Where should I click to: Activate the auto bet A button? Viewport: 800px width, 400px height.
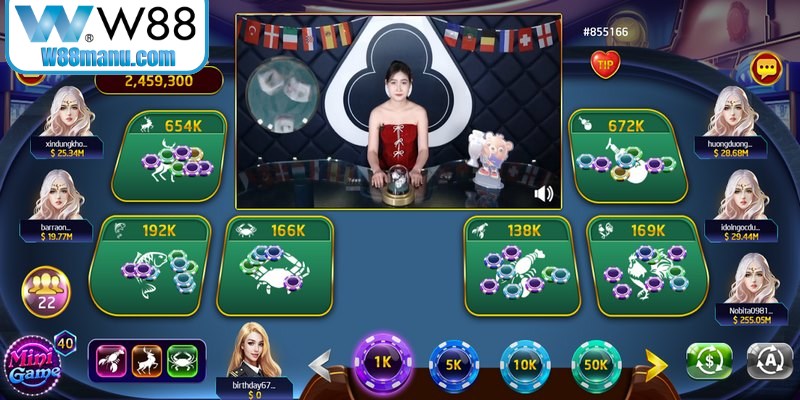(x=770, y=361)
